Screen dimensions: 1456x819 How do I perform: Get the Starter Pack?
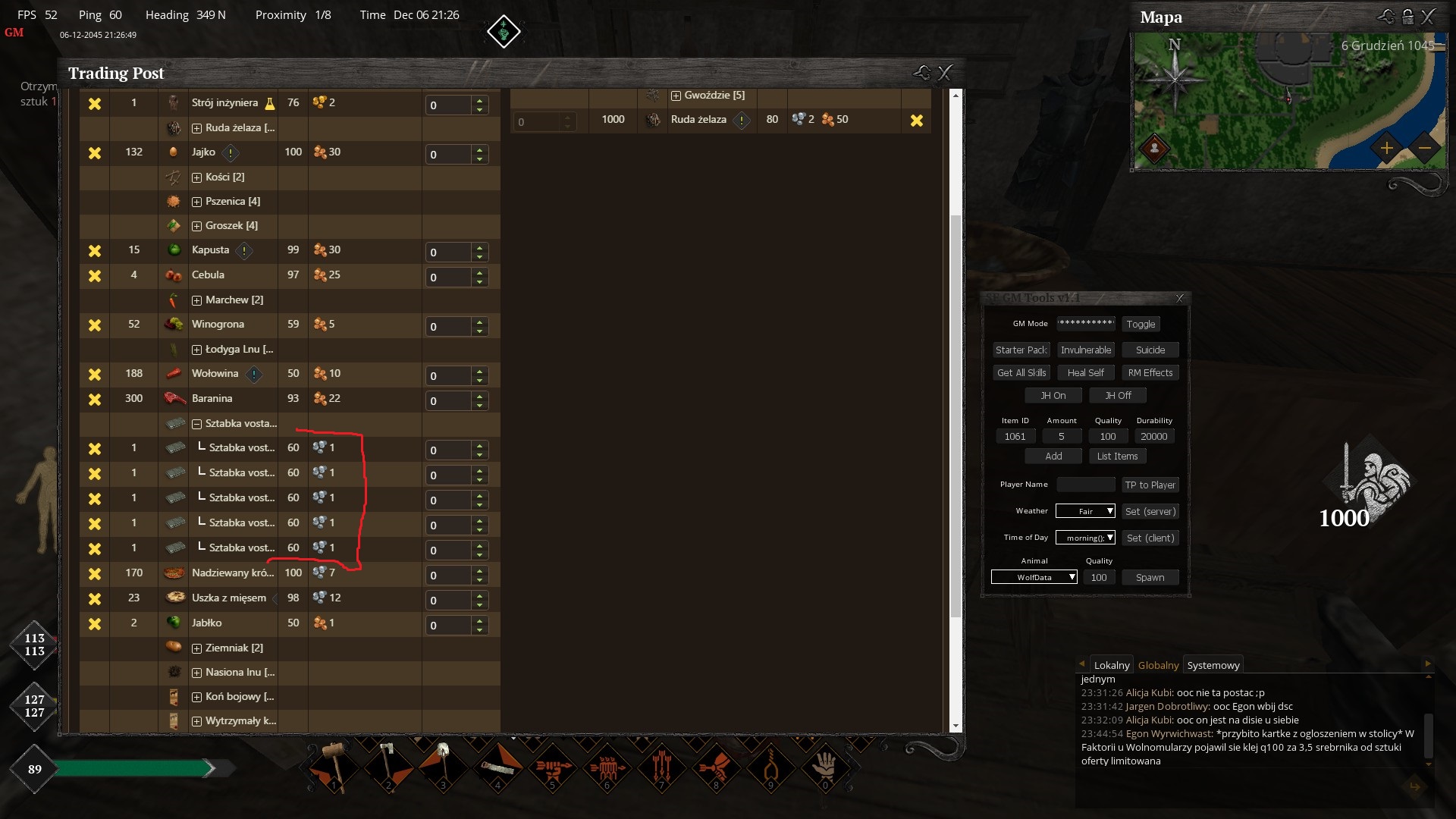click(1021, 350)
